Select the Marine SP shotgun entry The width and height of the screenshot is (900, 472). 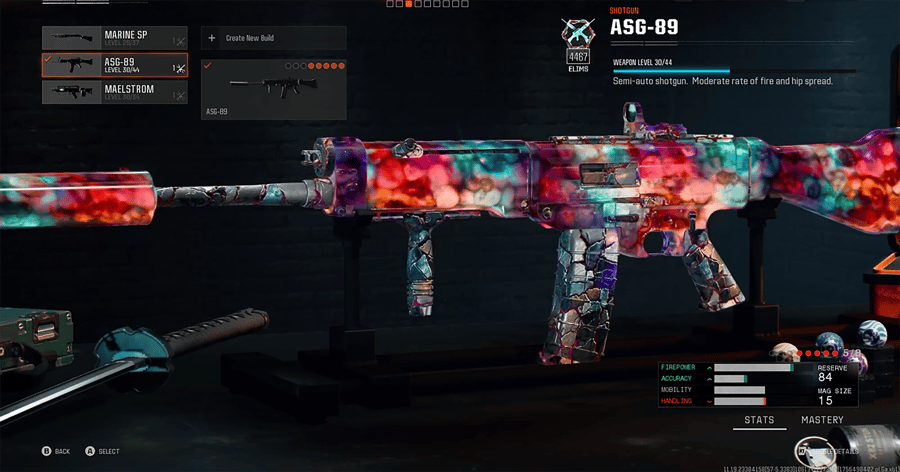coord(114,38)
